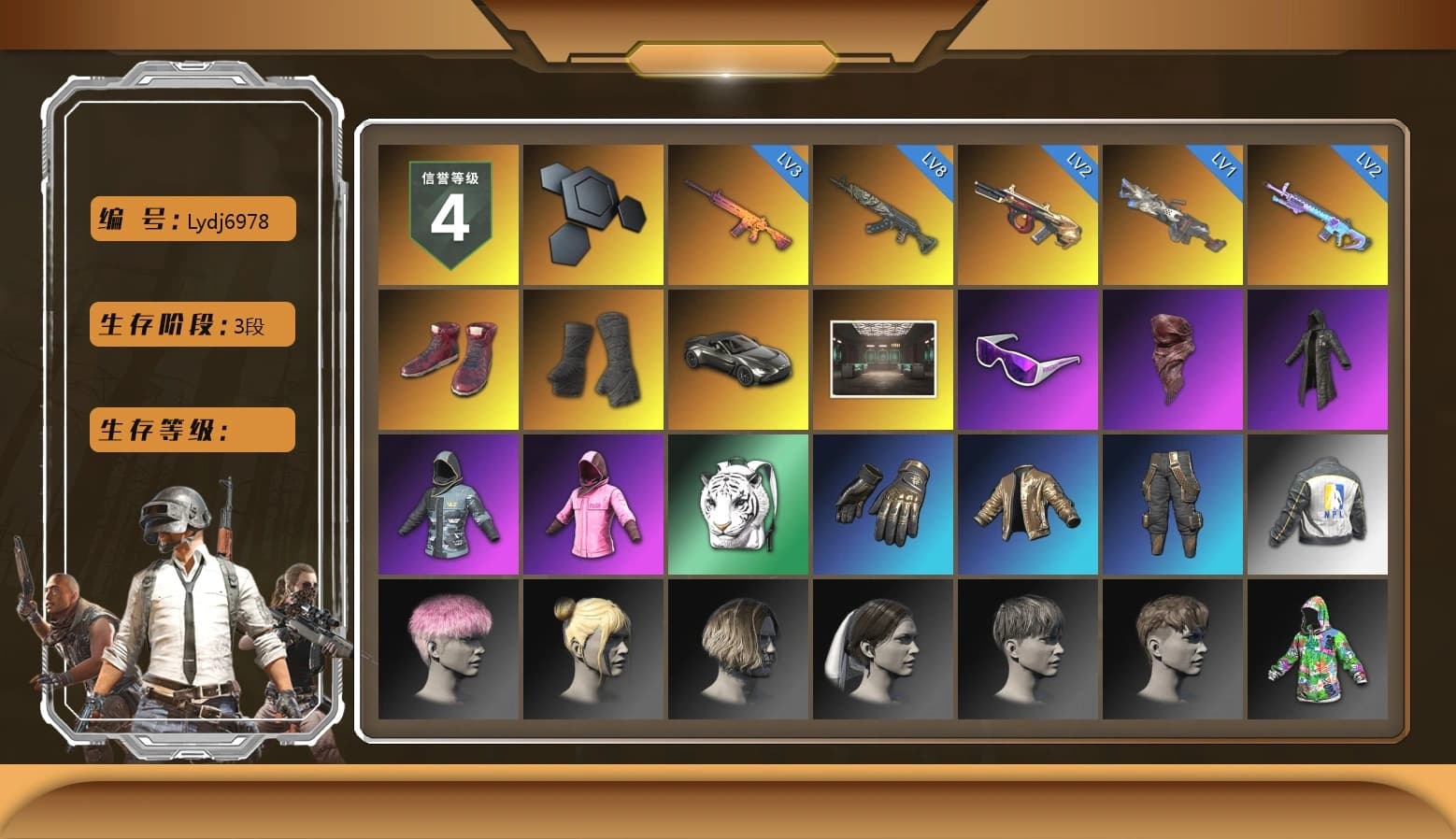Open the 编号 Lydj6978 account entry
The height and width of the screenshot is (839, 1456).
[x=191, y=219]
